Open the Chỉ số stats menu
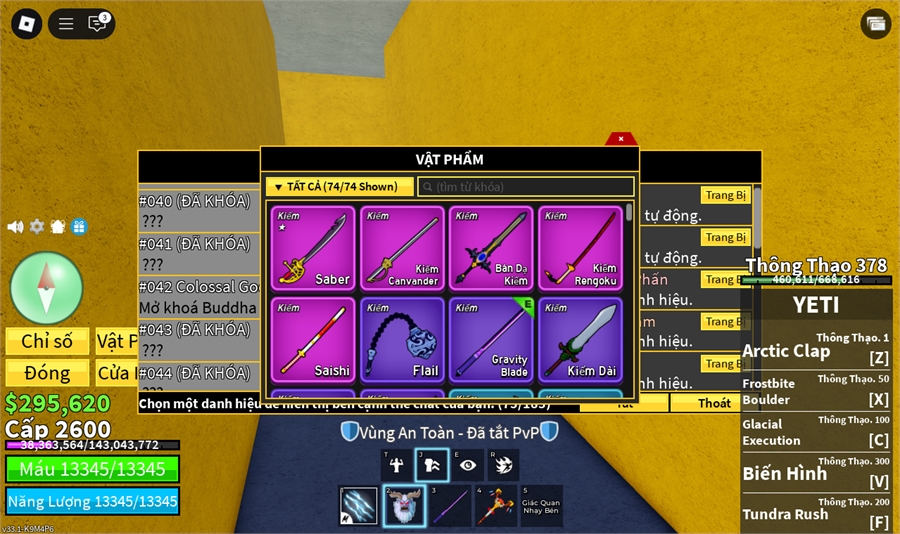The width and height of the screenshot is (900, 534). pos(47,342)
